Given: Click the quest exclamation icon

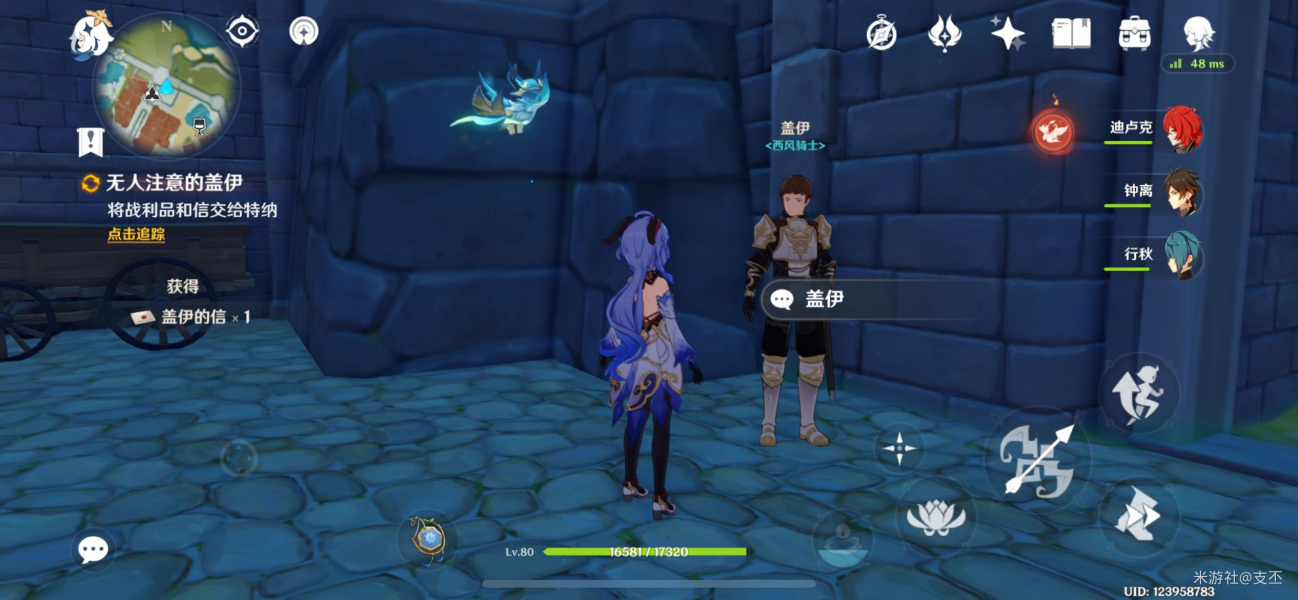Looking at the screenshot, I should (91, 142).
